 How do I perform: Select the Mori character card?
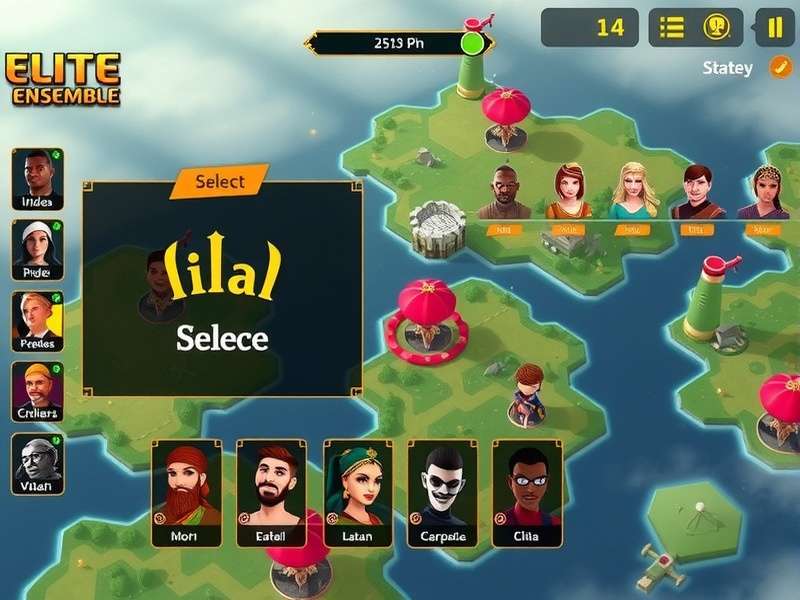(x=186, y=493)
